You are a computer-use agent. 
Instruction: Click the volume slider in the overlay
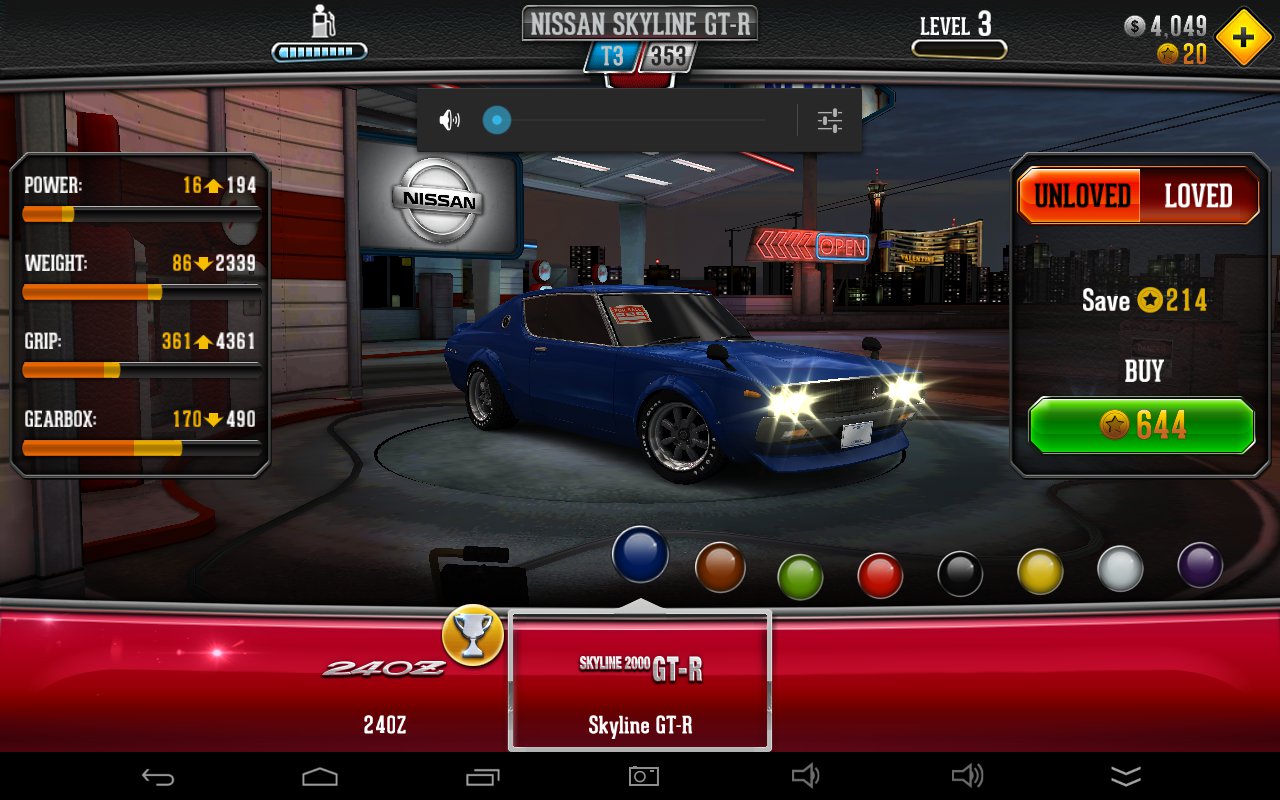(630, 122)
